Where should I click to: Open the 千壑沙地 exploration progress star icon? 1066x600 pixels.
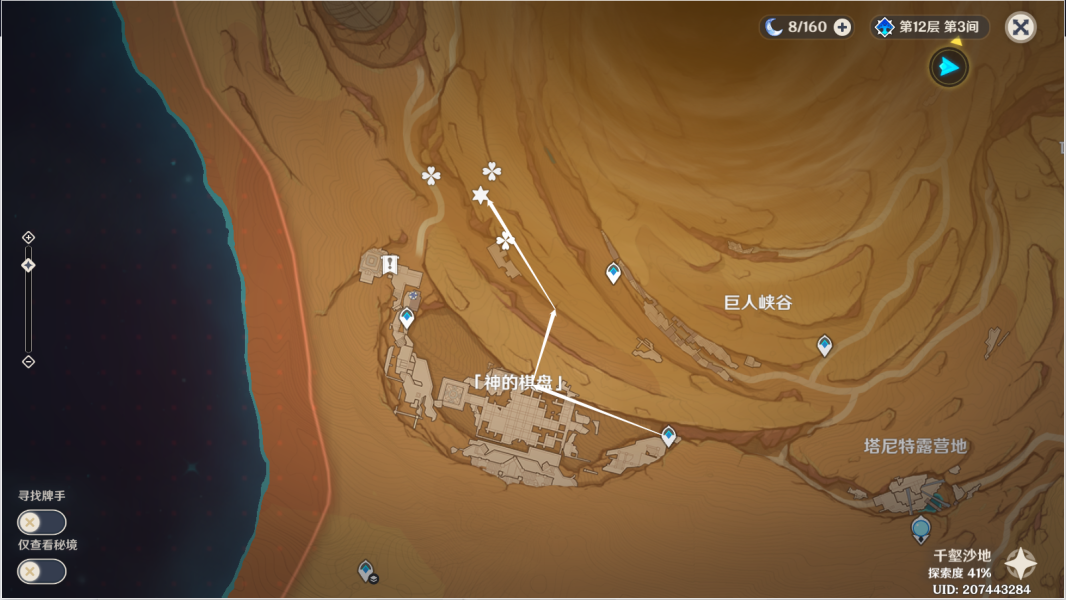1020,564
